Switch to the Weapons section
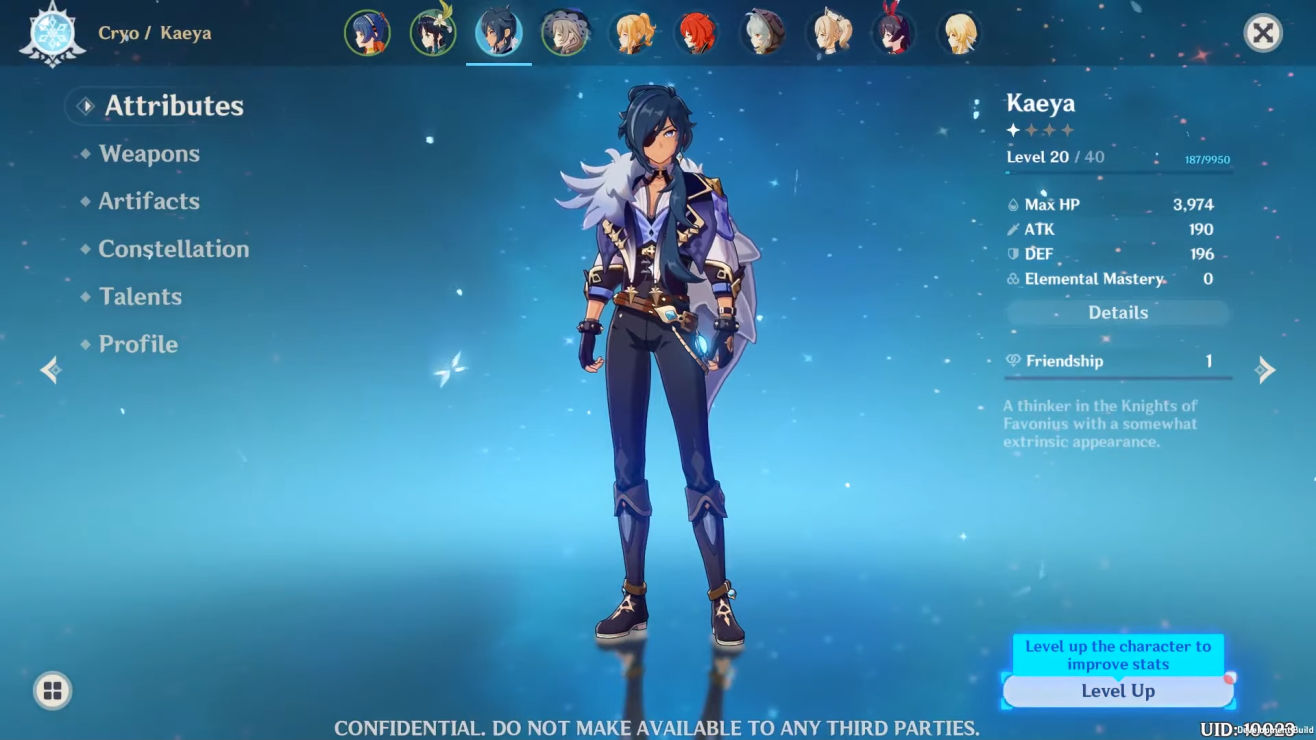 point(151,153)
